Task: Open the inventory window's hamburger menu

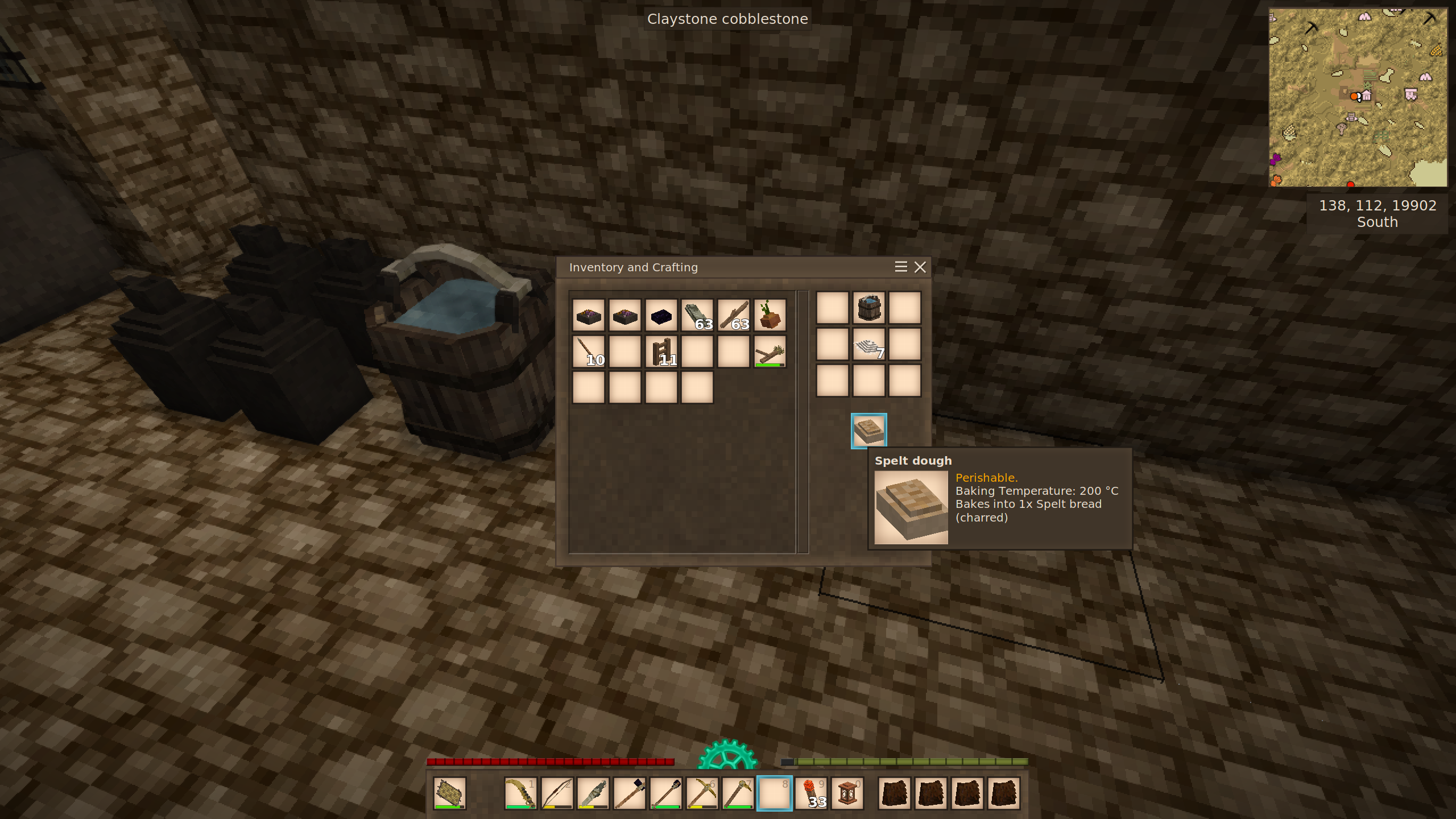Action: coord(900,267)
